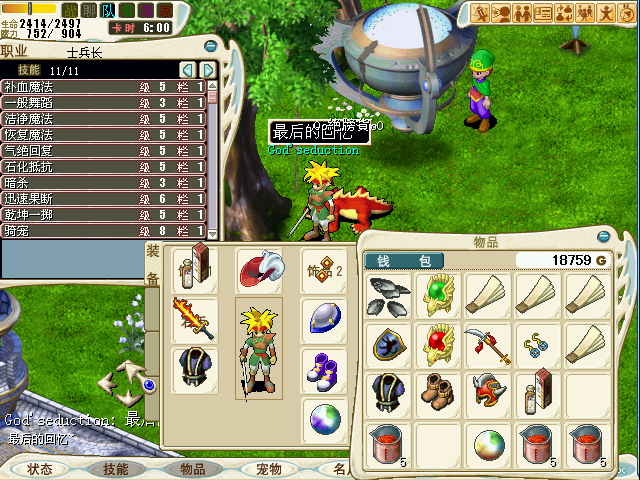Select the equipped purple shoes slot
The image size is (640, 480).
(324, 368)
